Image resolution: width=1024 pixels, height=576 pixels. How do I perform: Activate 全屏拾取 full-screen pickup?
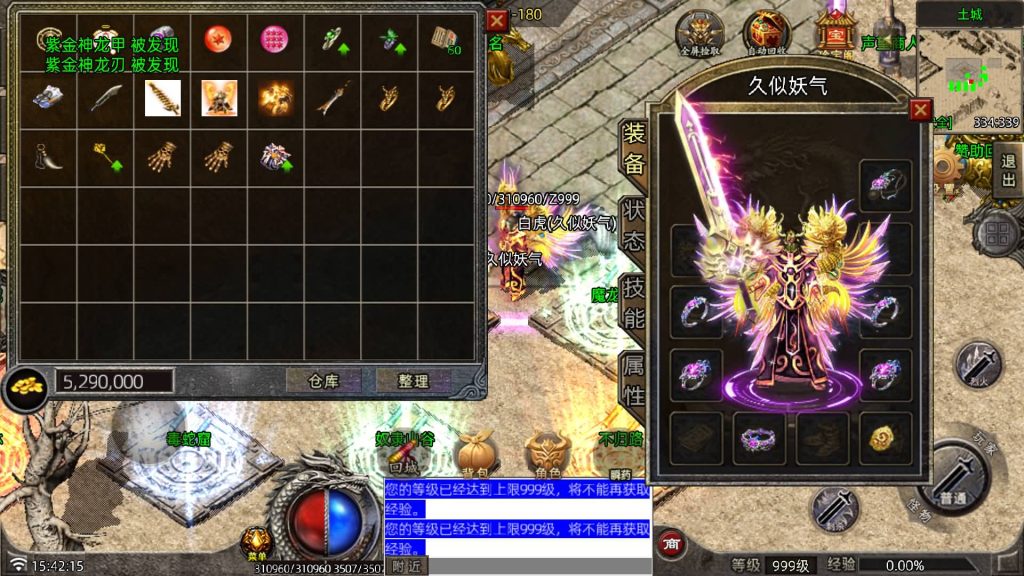(699, 34)
